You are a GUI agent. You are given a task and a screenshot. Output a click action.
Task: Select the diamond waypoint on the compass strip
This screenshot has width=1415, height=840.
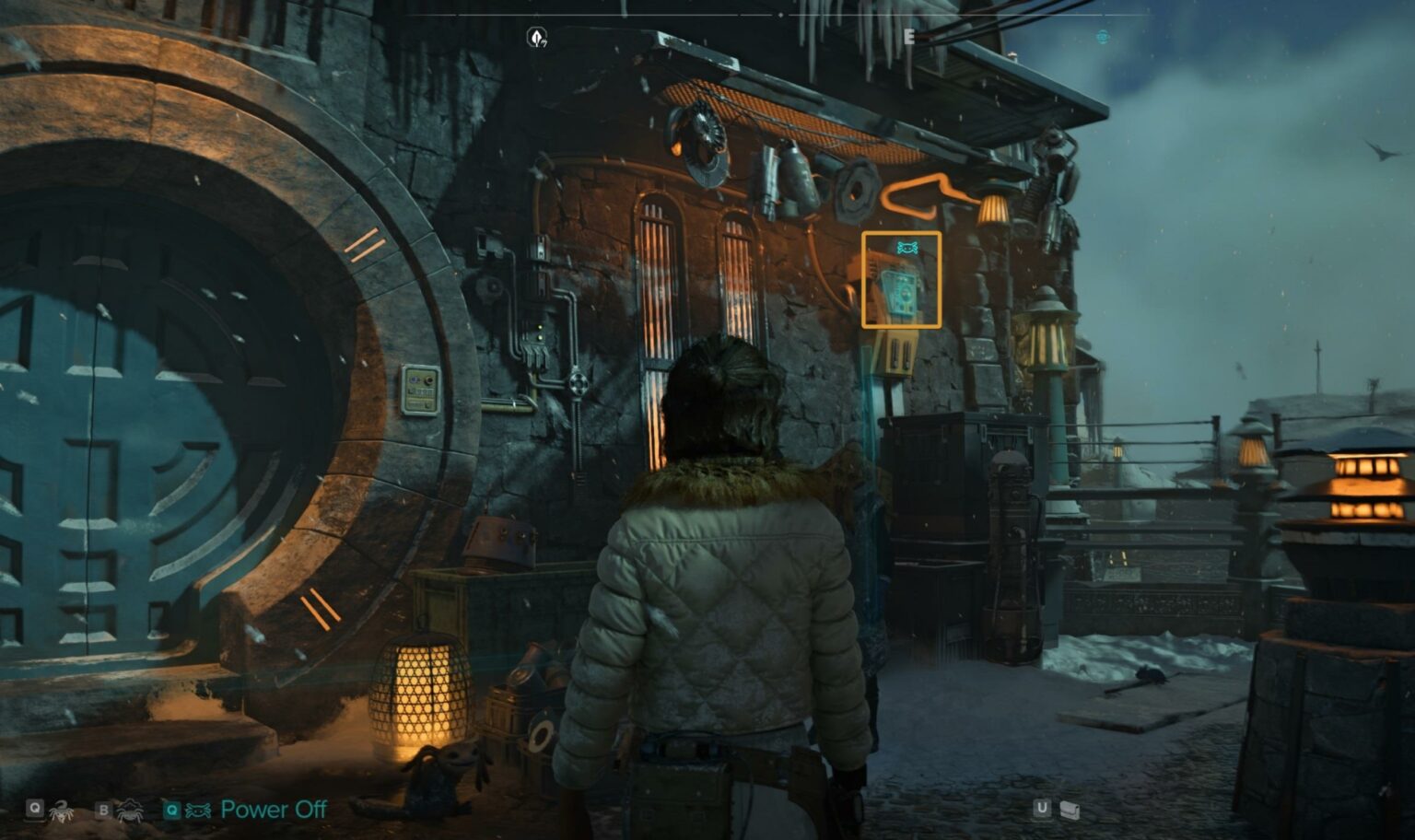point(781,15)
